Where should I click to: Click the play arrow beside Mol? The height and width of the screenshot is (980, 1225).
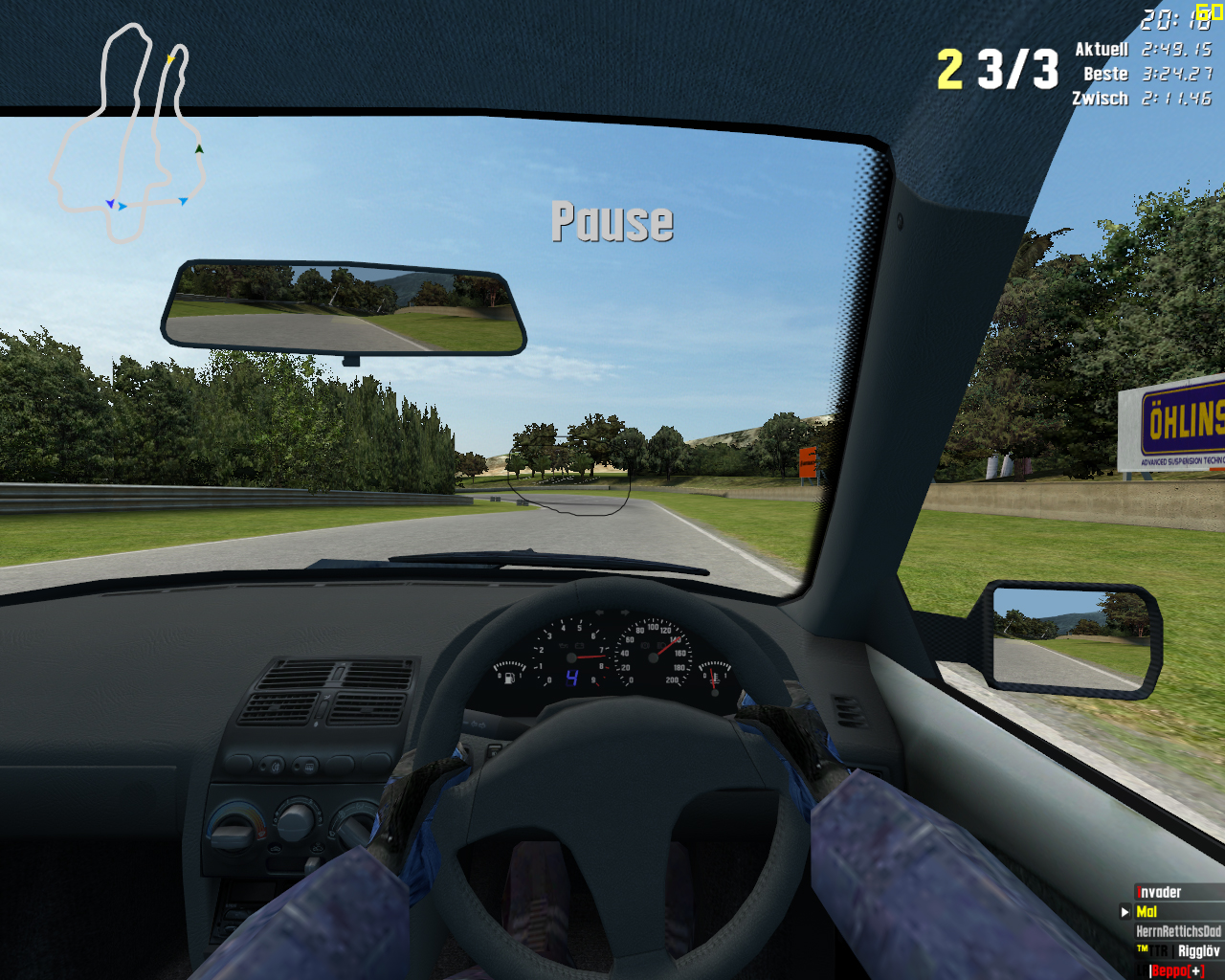coord(1125,912)
